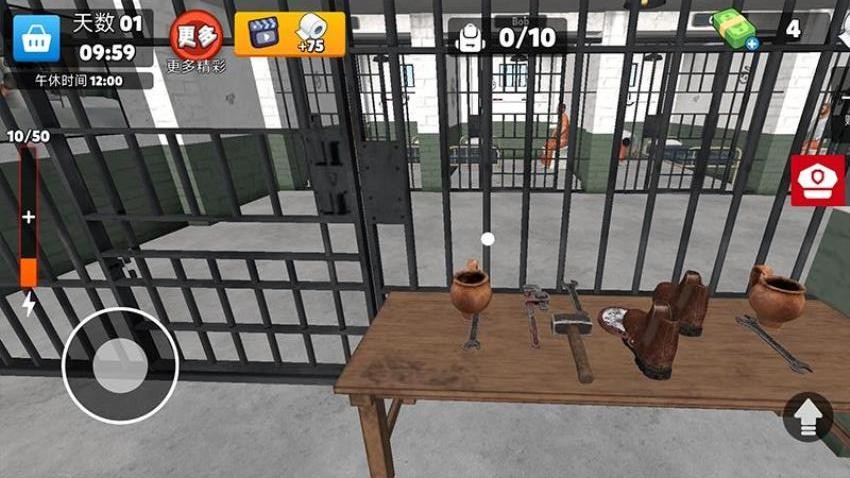Watch video ad for +75 toilet paper
The image size is (850, 478).
click(289, 34)
